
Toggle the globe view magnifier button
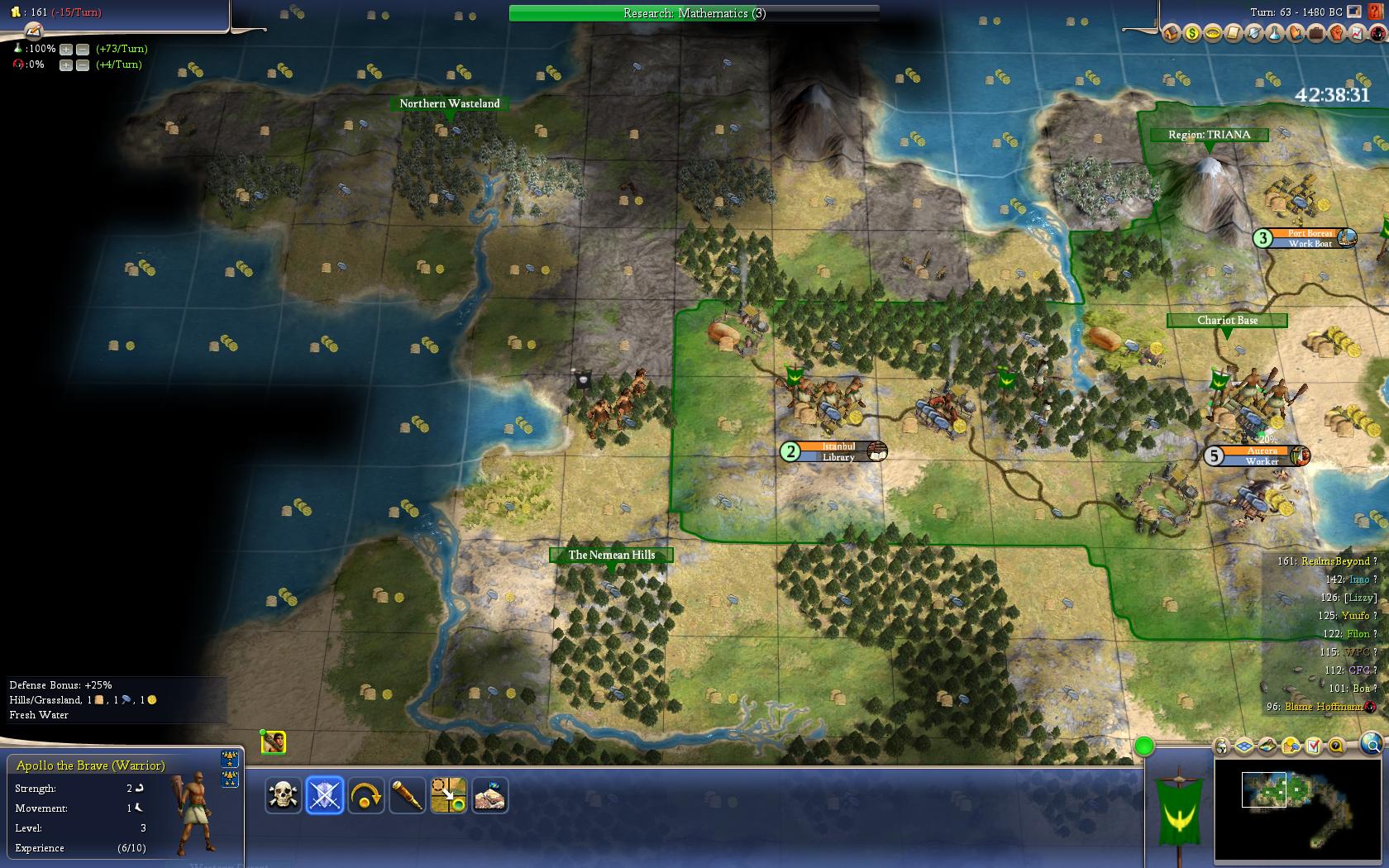(1371, 743)
